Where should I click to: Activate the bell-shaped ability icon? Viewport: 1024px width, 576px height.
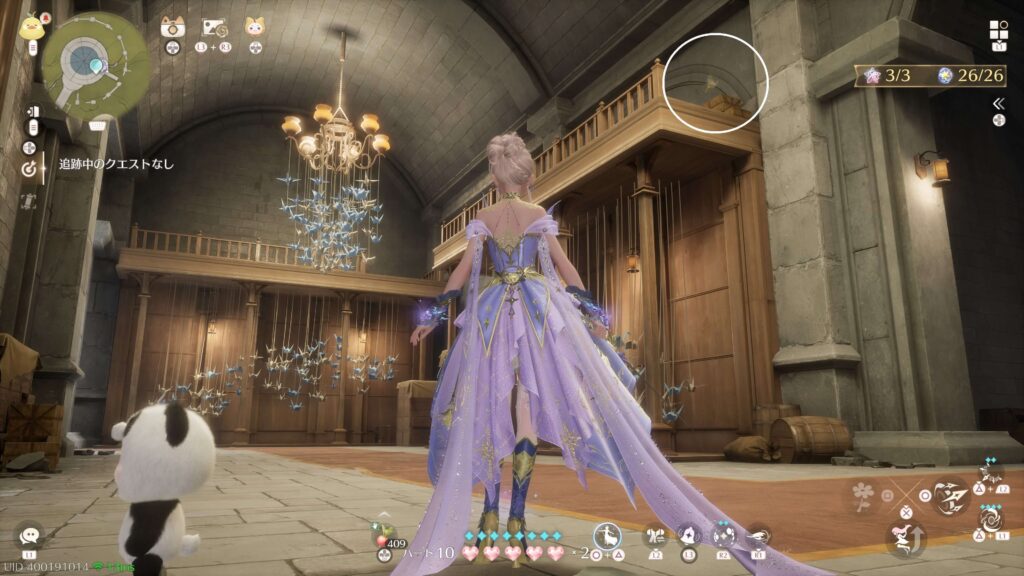[x=689, y=536]
